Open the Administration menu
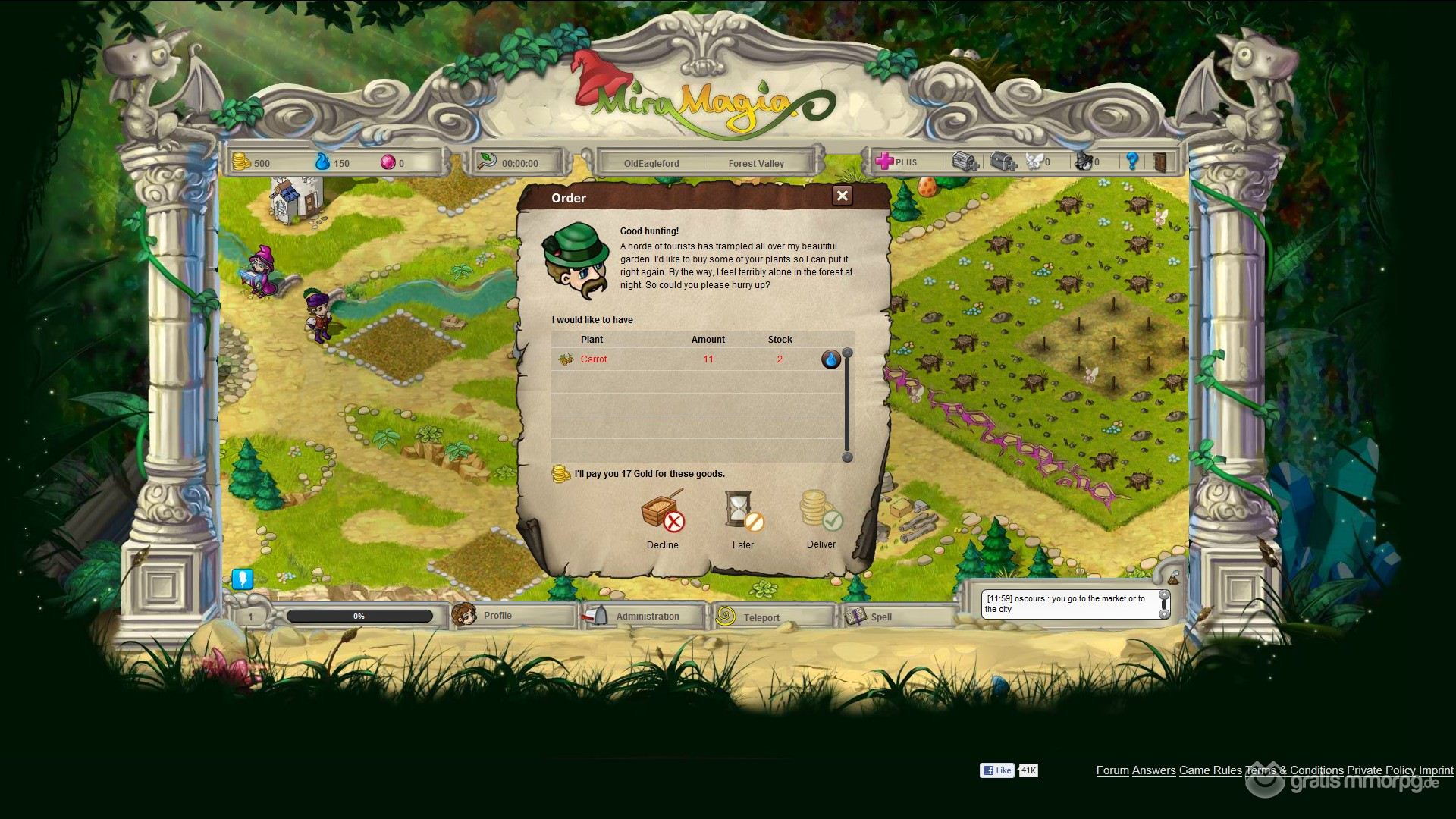 pyautogui.click(x=647, y=617)
